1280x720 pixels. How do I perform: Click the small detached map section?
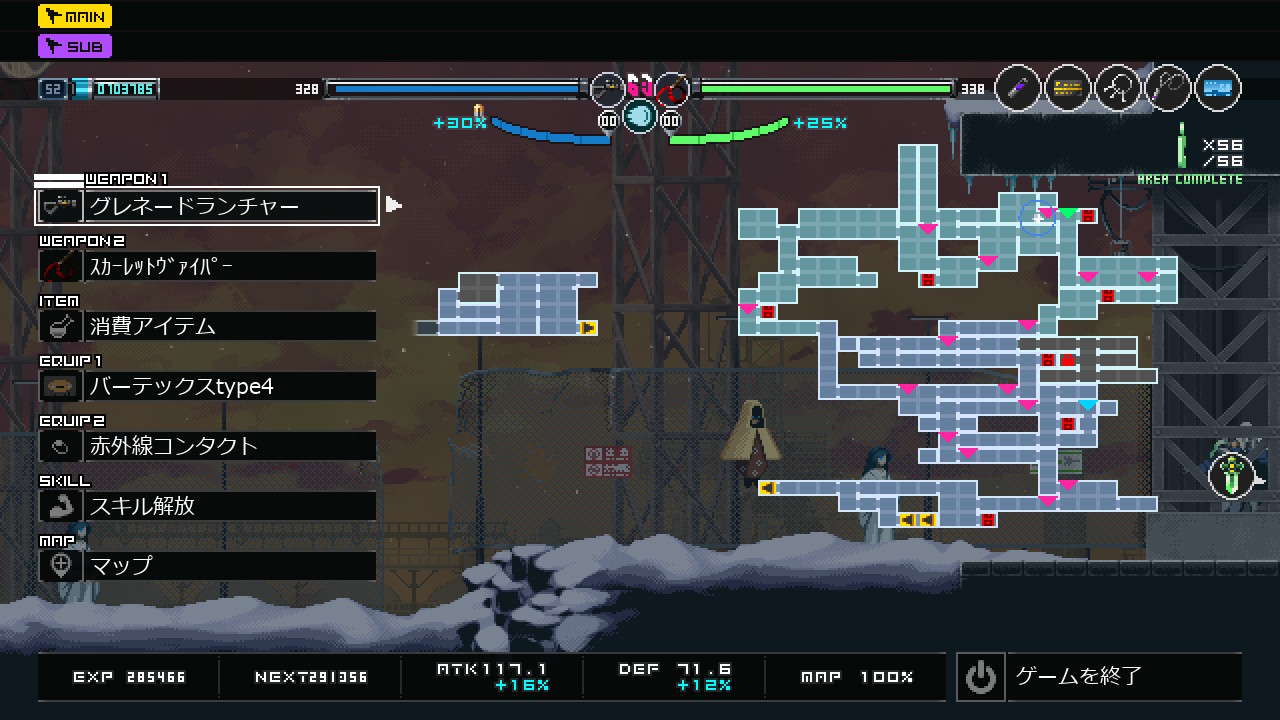(x=518, y=303)
